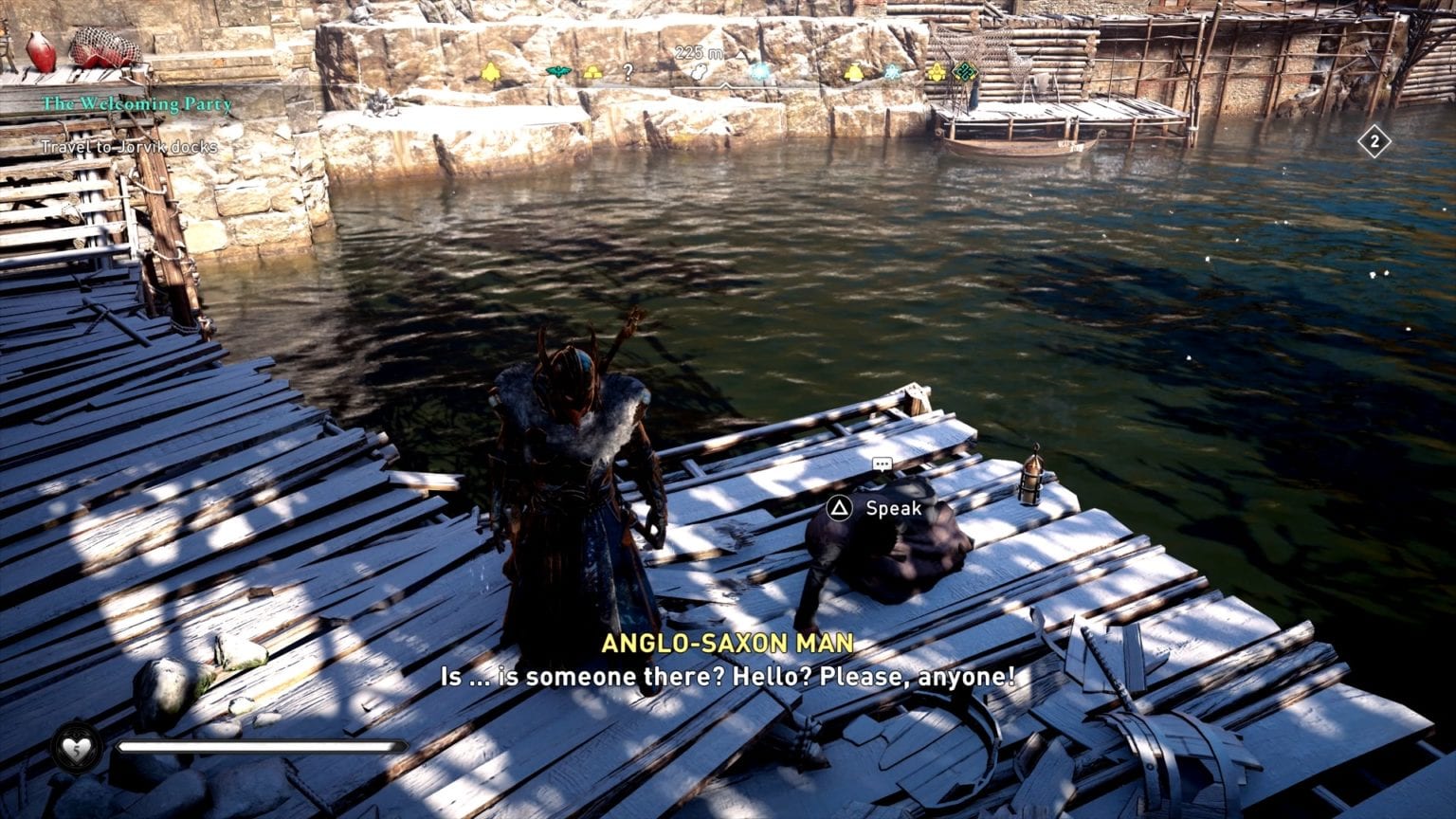
Task: Click the yellow ship marker on the compass
Action: click(937, 71)
